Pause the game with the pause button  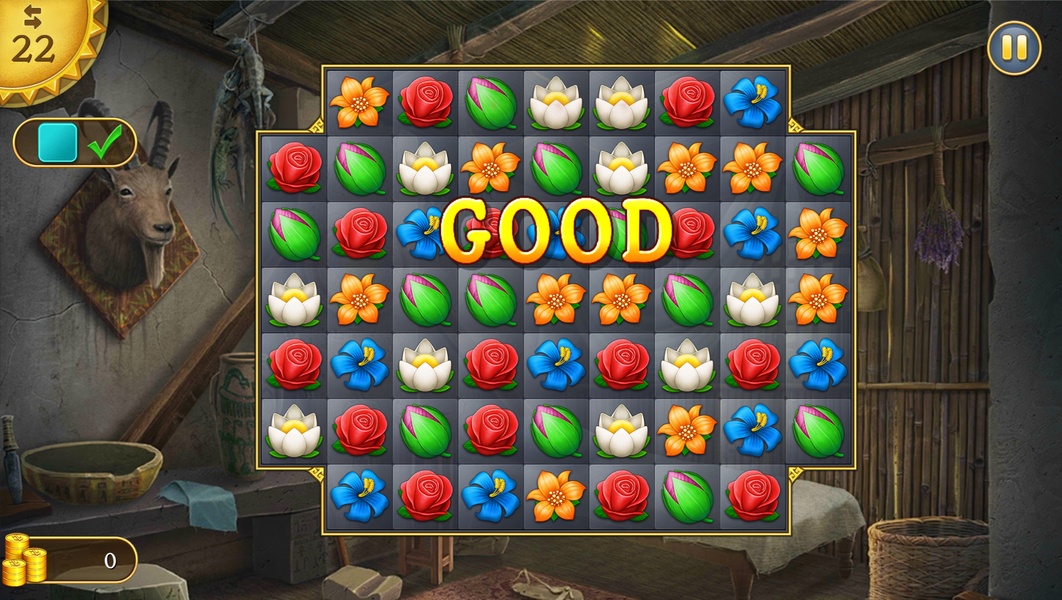point(1014,48)
